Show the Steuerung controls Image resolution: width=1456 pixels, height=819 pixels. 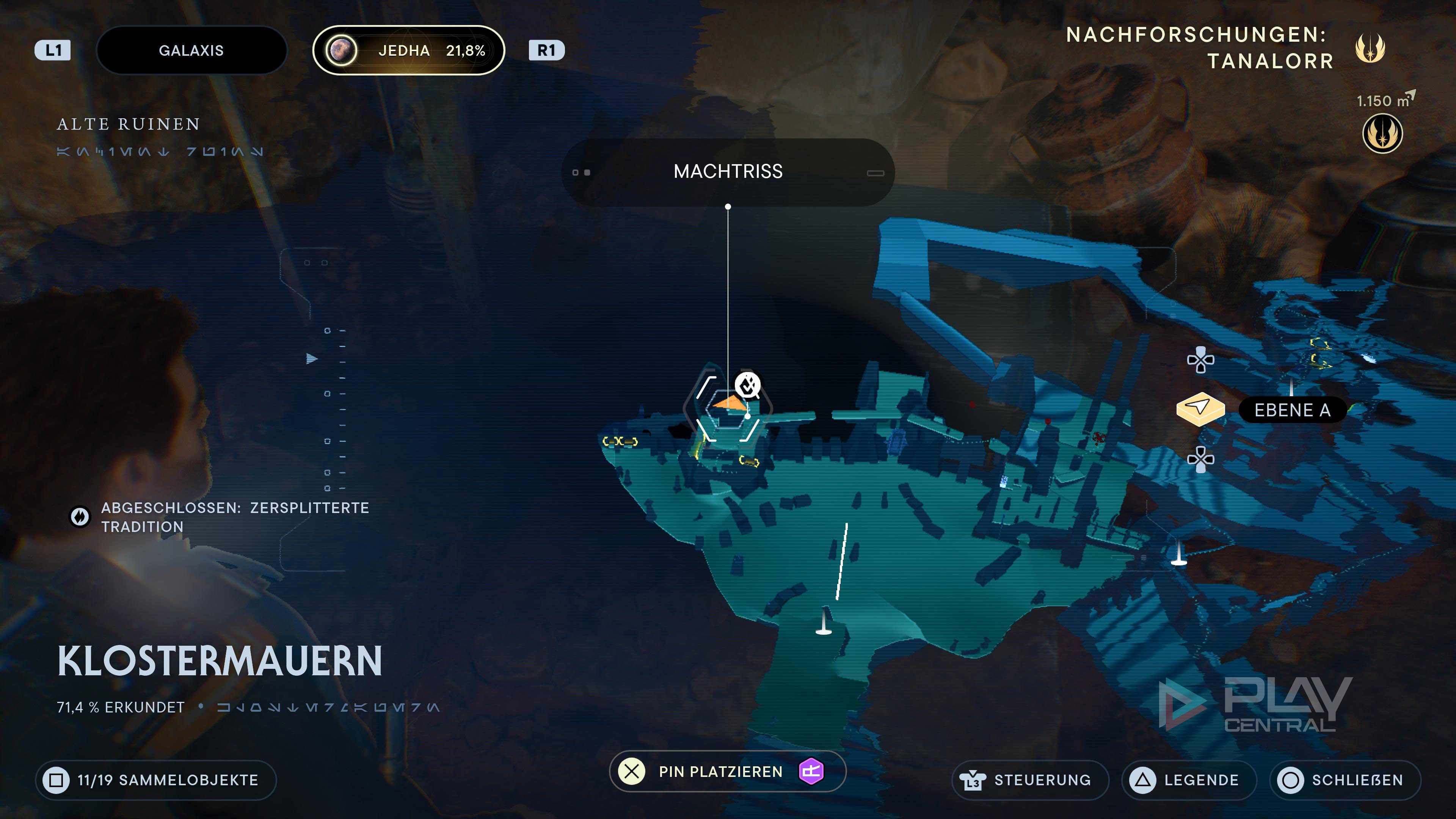1030,780
